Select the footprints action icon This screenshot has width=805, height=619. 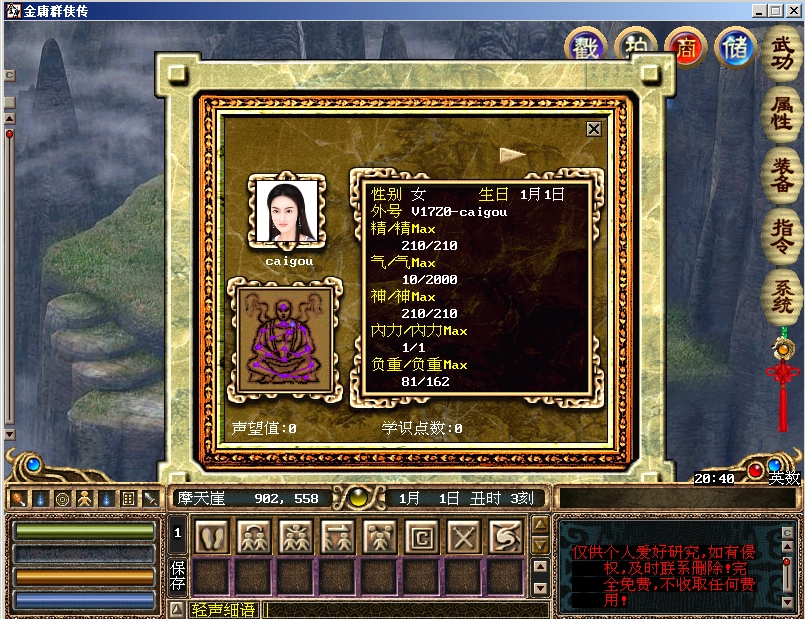[210, 537]
